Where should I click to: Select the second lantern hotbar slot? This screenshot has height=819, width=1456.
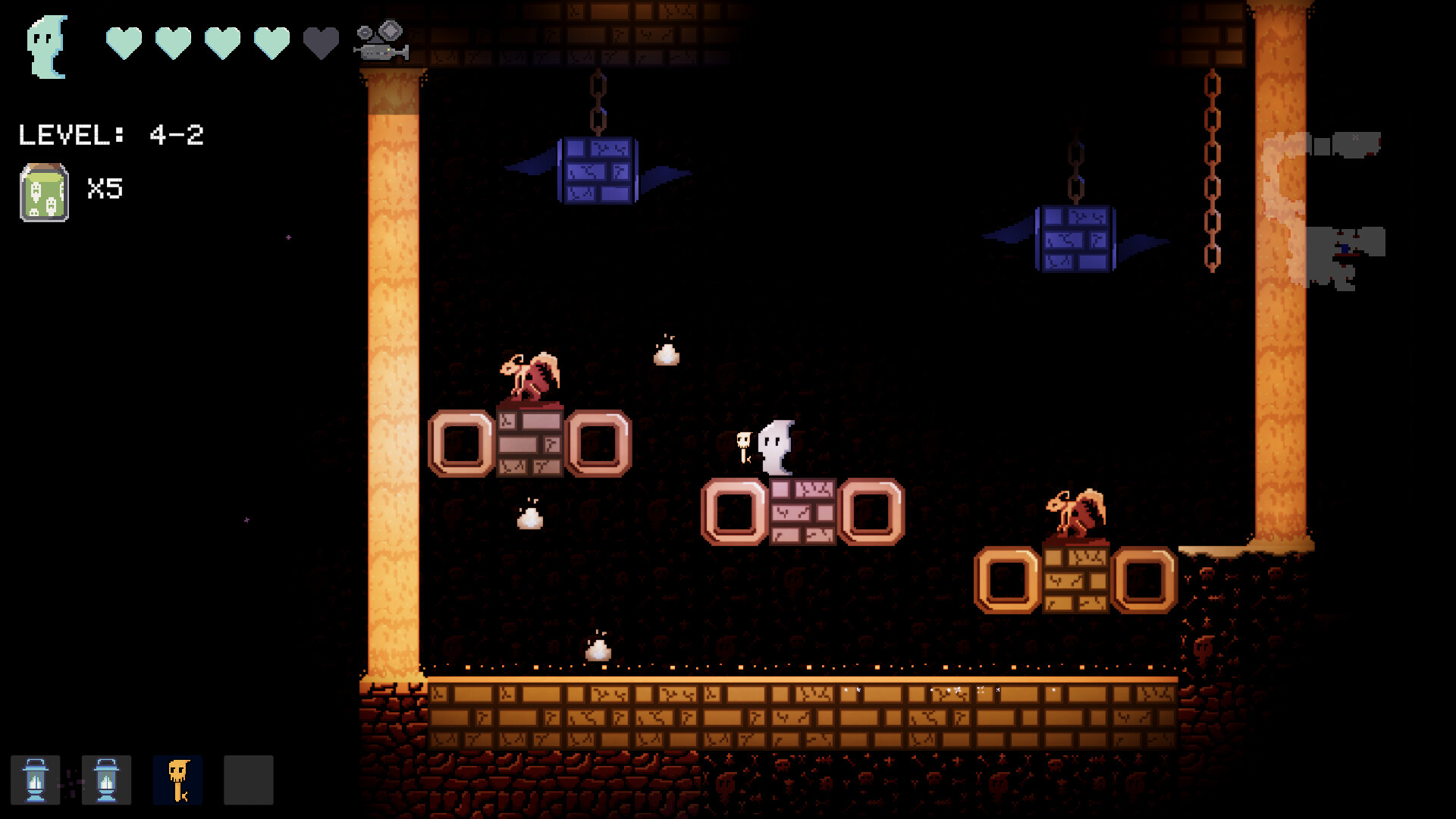pyautogui.click(x=106, y=780)
